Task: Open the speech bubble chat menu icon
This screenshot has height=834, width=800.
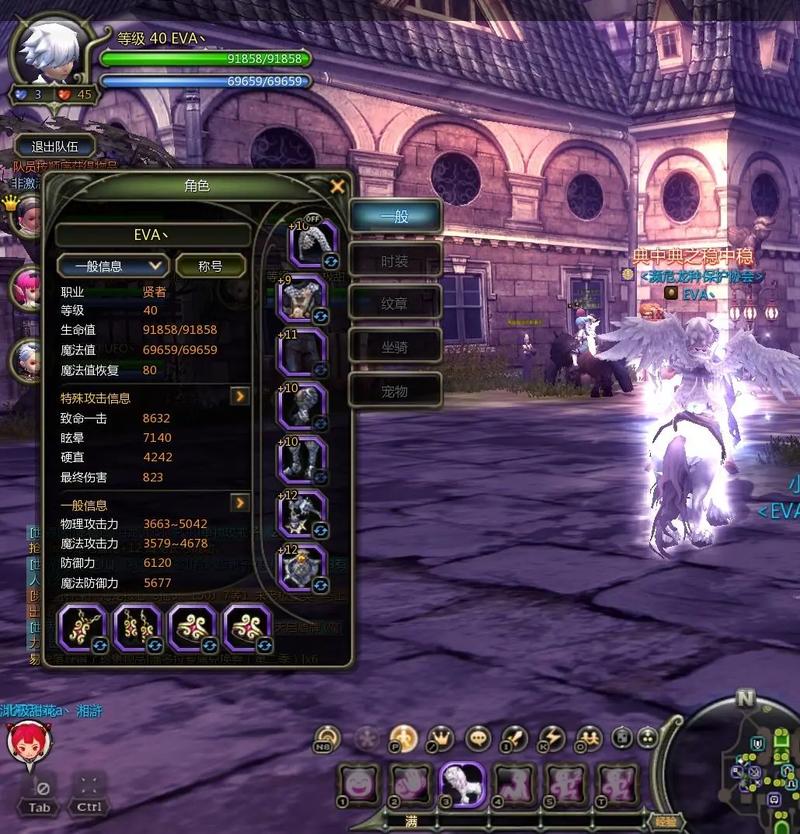Action: (479, 738)
